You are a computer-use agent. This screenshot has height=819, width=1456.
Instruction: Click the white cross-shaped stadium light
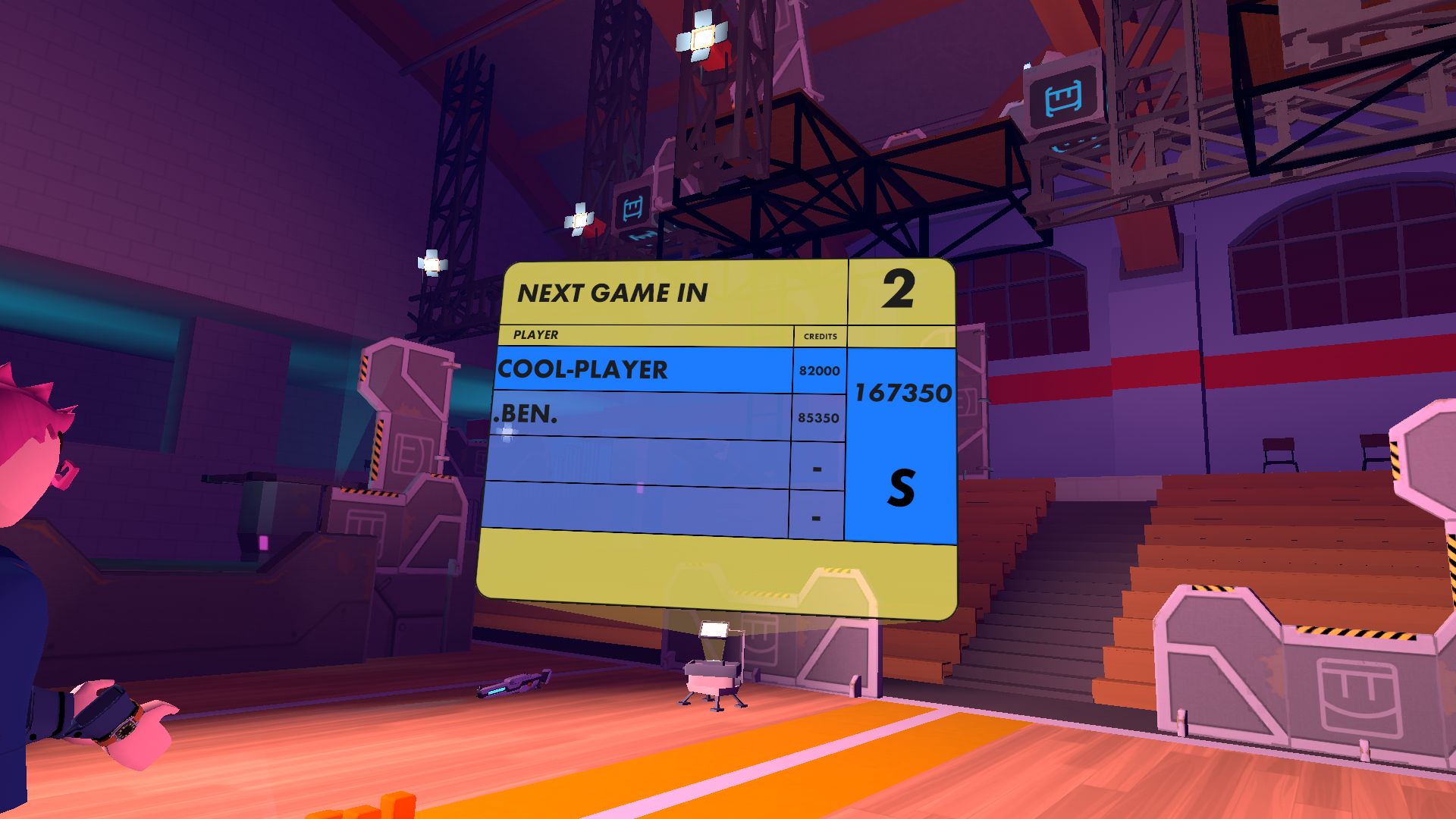pos(701,38)
